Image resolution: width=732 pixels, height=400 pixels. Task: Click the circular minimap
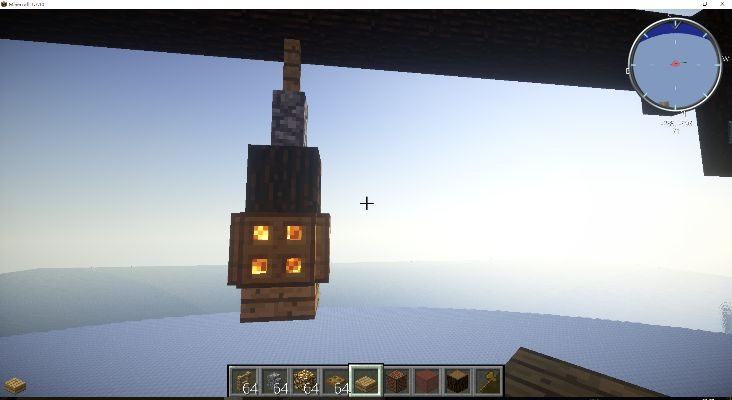click(674, 64)
